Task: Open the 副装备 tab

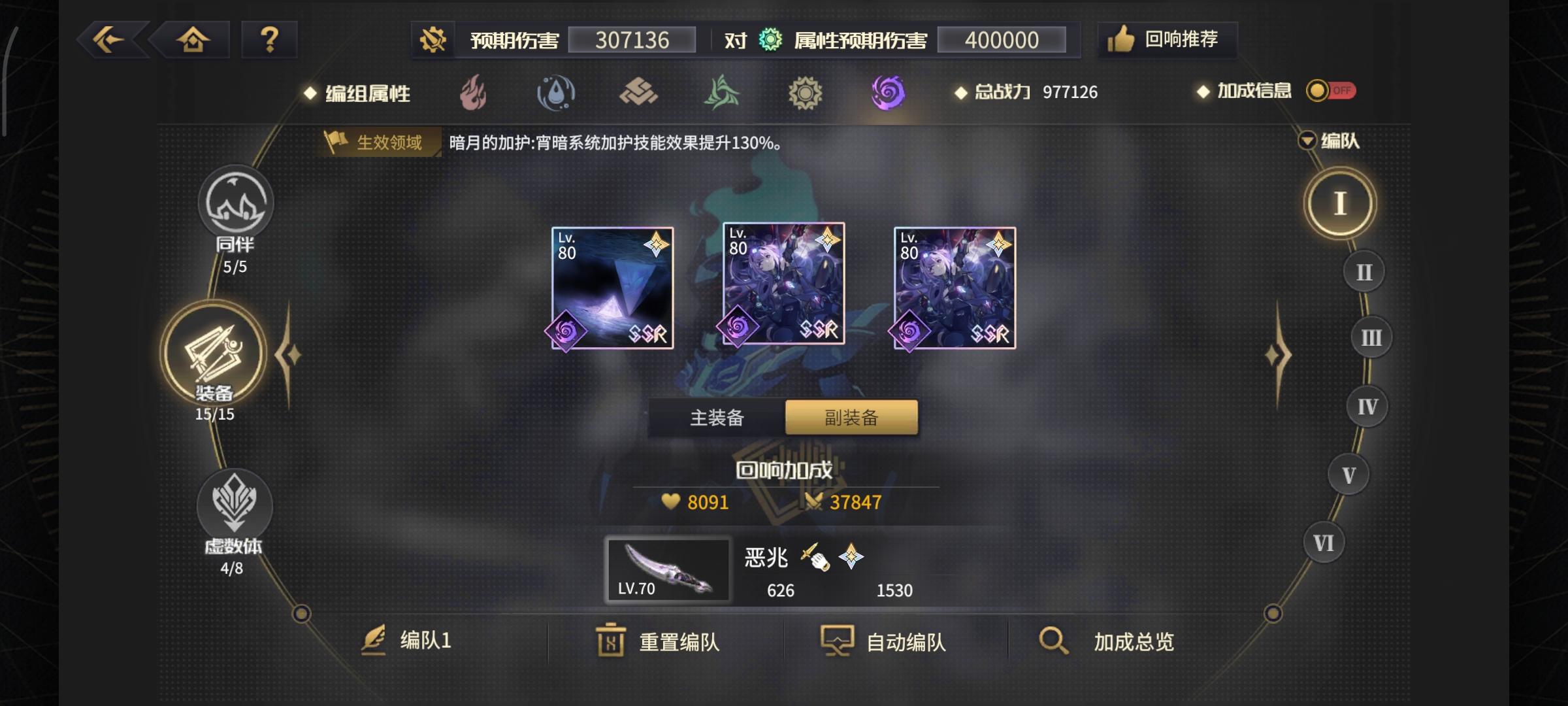Action: click(x=849, y=416)
